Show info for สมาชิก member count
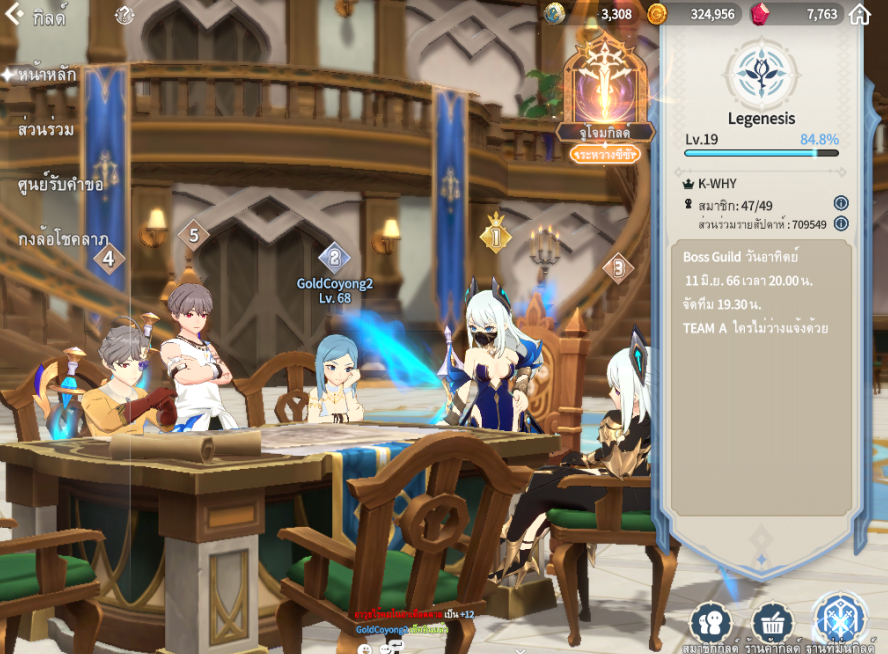Image resolution: width=888 pixels, height=654 pixels. click(x=841, y=204)
